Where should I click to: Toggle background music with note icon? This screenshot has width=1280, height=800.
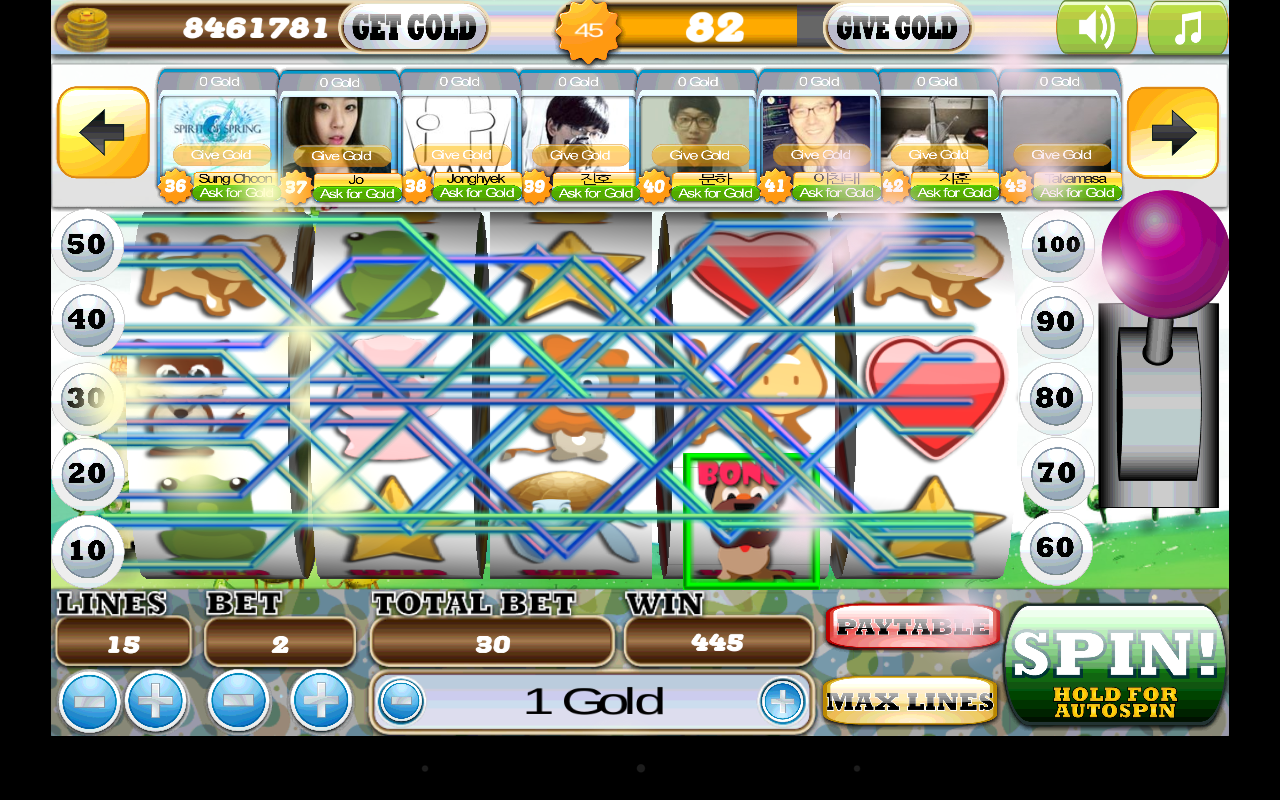coord(1187,27)
